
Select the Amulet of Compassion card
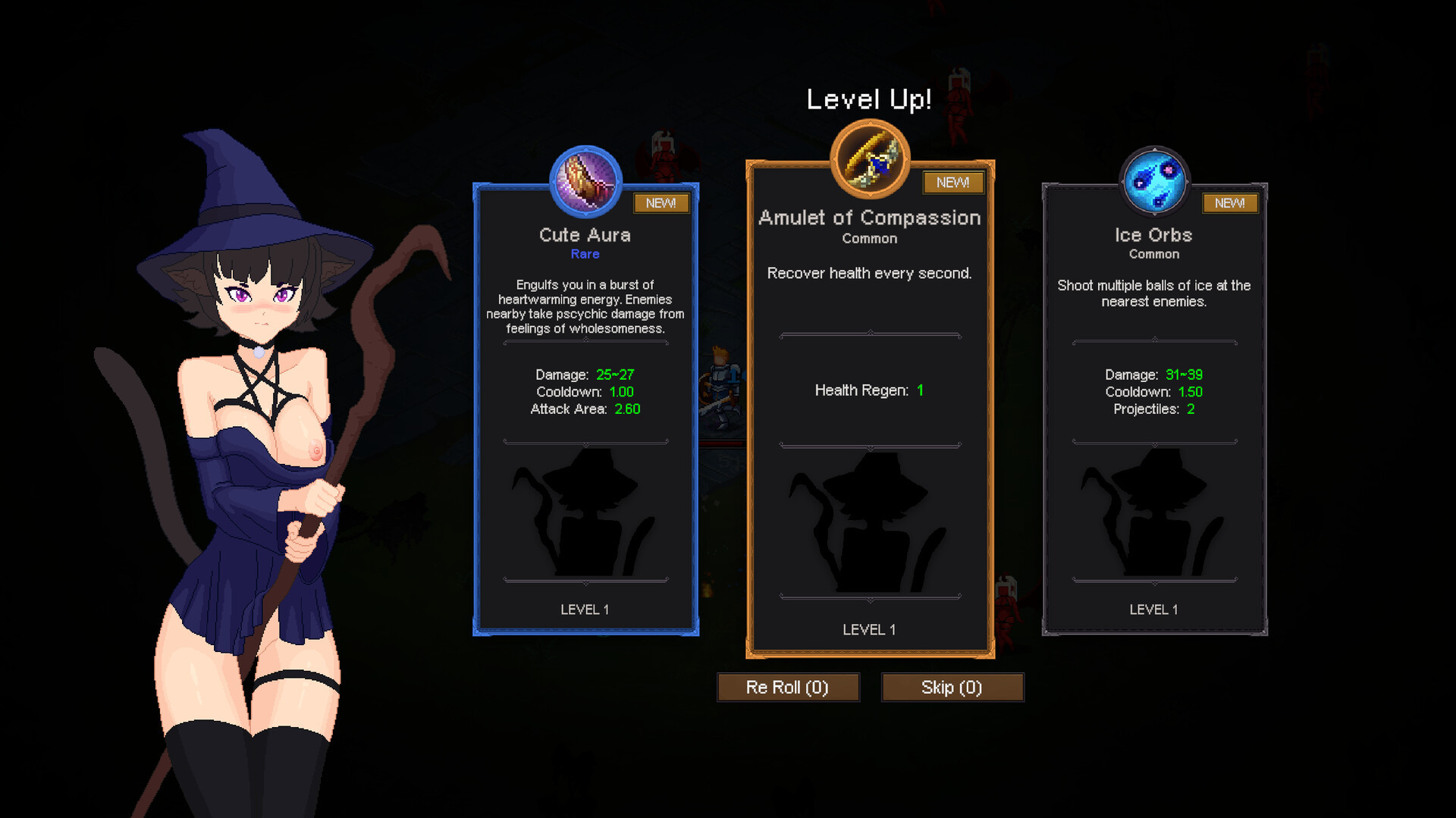coord(870,409)
